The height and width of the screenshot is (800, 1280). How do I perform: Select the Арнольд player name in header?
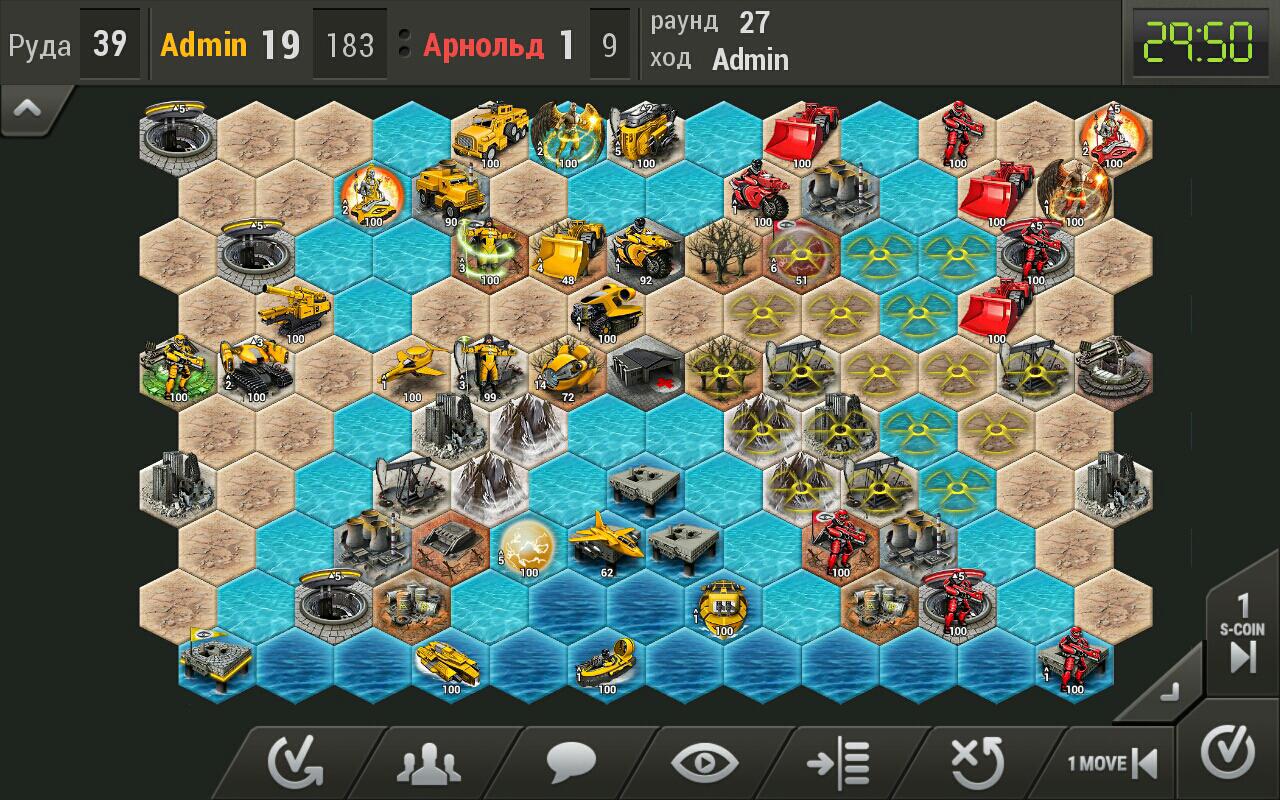[x=484, y=45]
